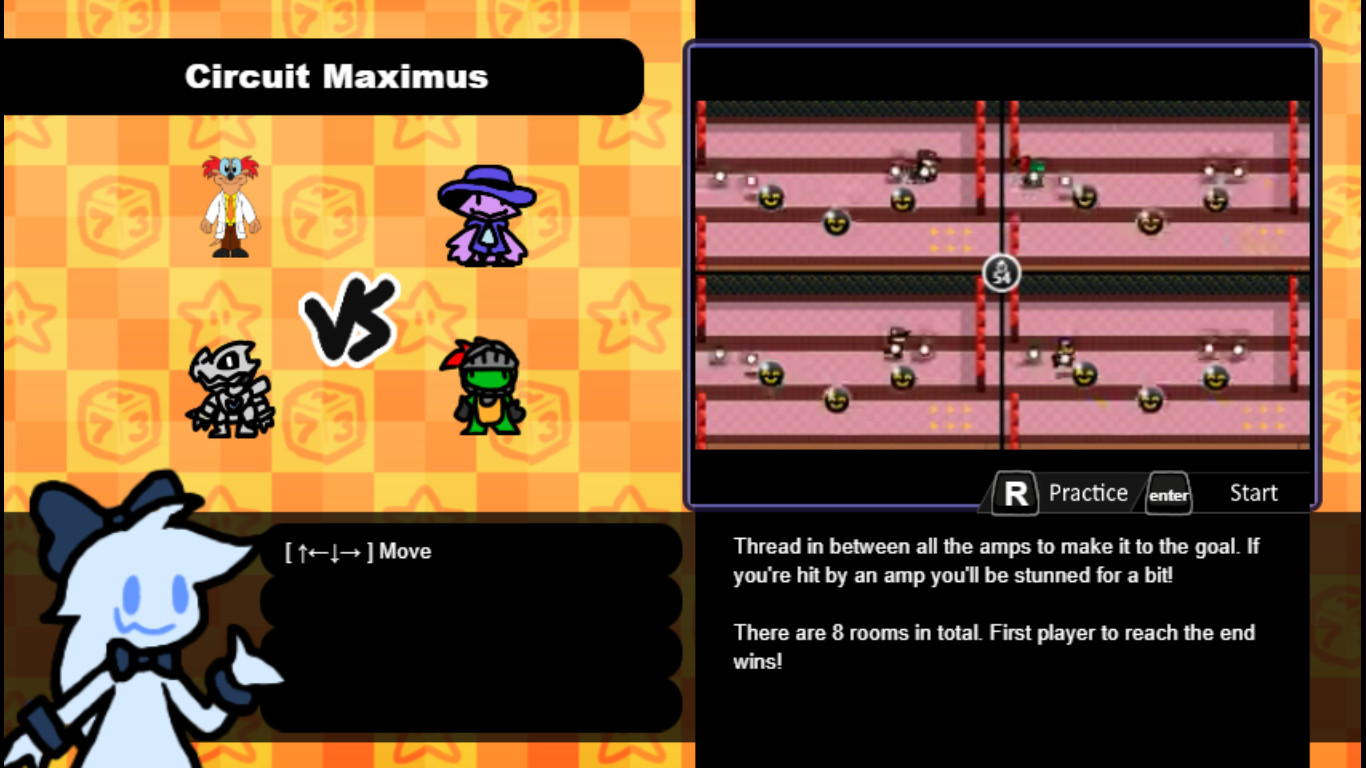Click Practice to try the minigame
Screen dimensions: 1366x768
click(x=1088, y=492)
